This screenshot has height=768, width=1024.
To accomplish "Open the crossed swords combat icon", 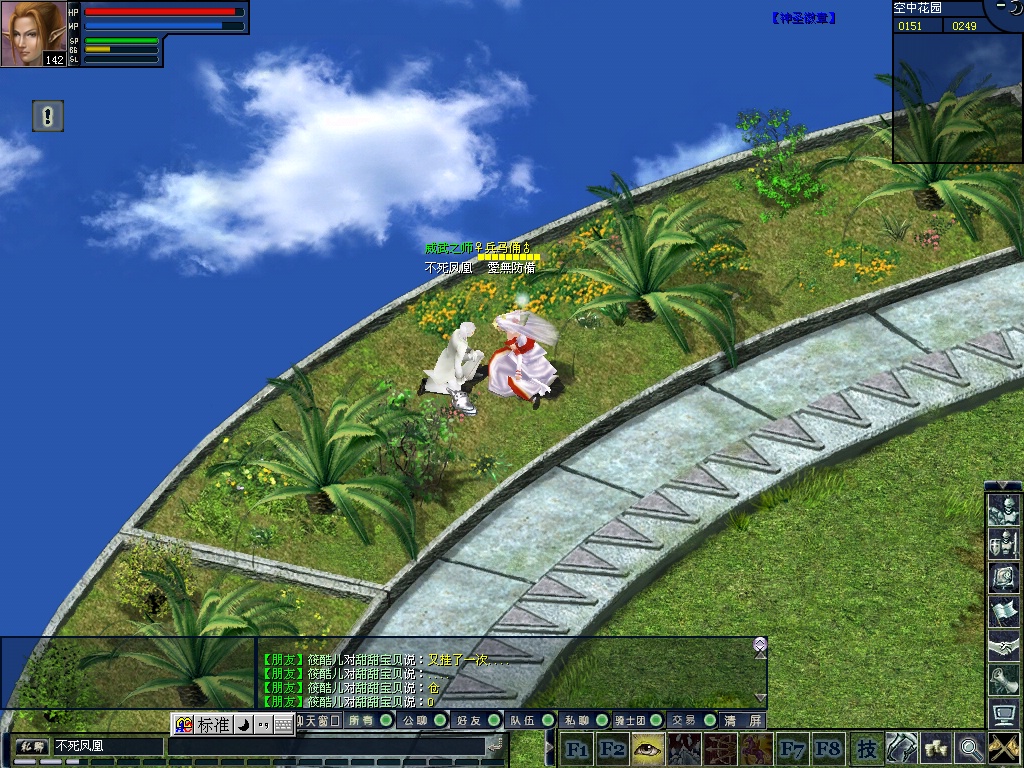I will click(1004, 747).
